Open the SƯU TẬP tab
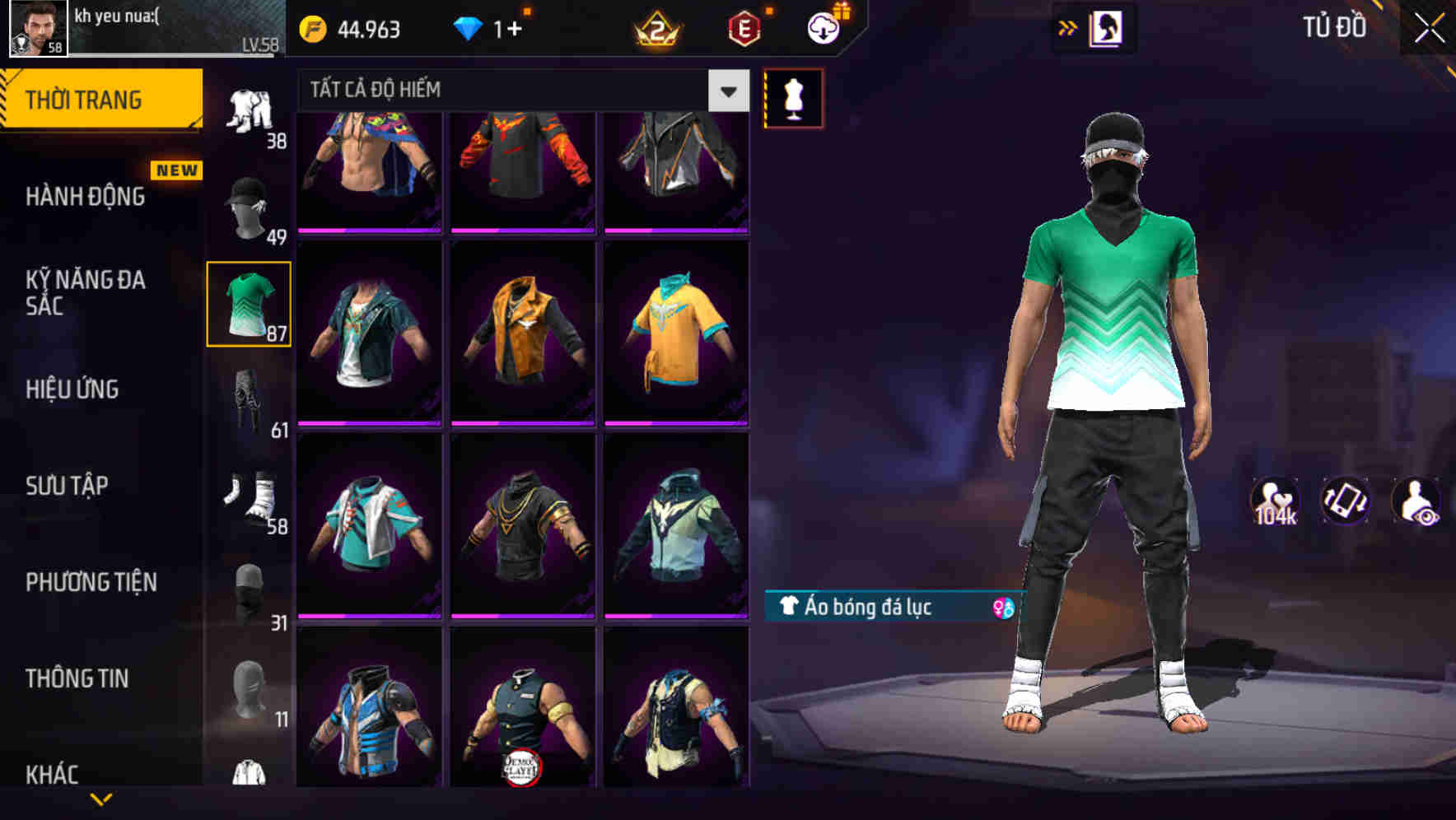The image size is (1456, 820). point(68,486)
